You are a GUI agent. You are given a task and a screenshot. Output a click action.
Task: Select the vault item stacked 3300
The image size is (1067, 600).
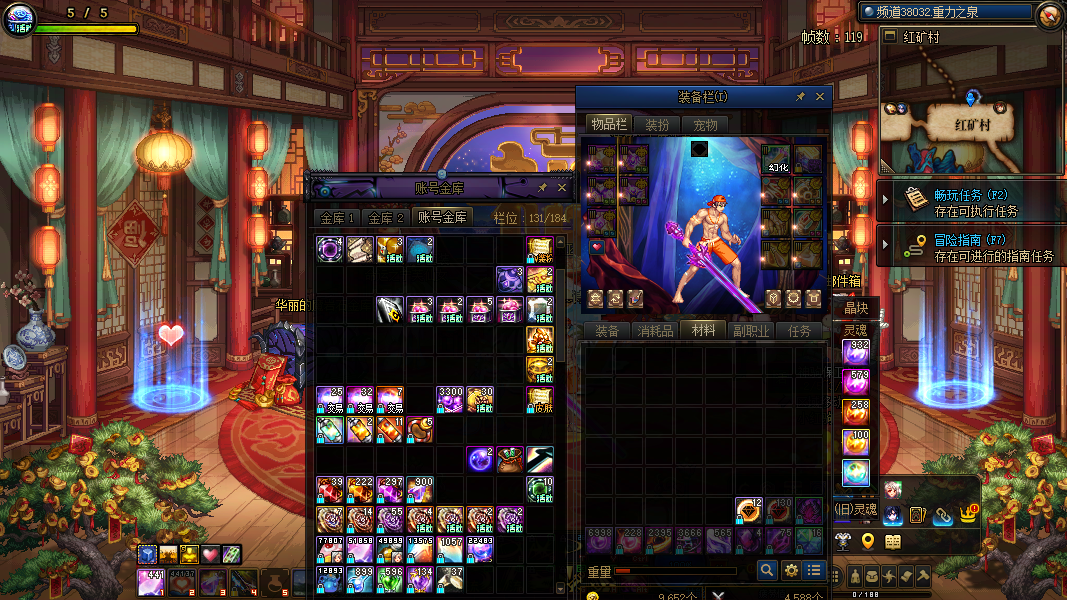[x=450, y=400]
